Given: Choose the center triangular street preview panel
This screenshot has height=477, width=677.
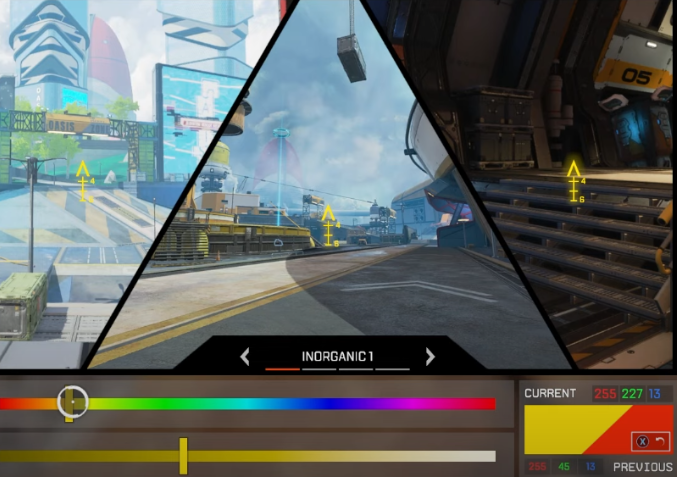Looking at the screenshot, I should 330,220.
